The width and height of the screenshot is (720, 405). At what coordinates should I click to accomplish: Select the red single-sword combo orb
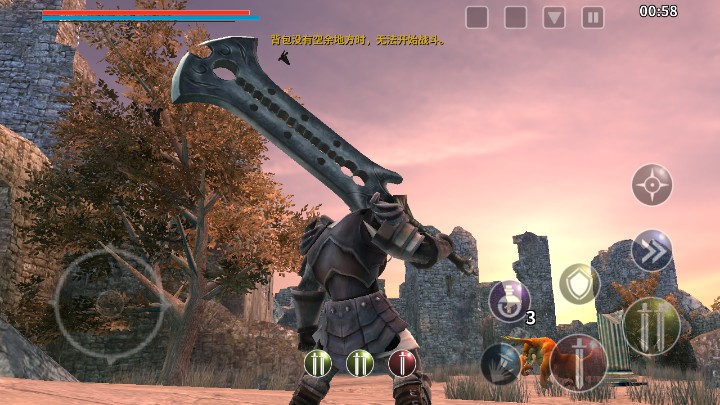pyautogui.click(x=402, y=363)
